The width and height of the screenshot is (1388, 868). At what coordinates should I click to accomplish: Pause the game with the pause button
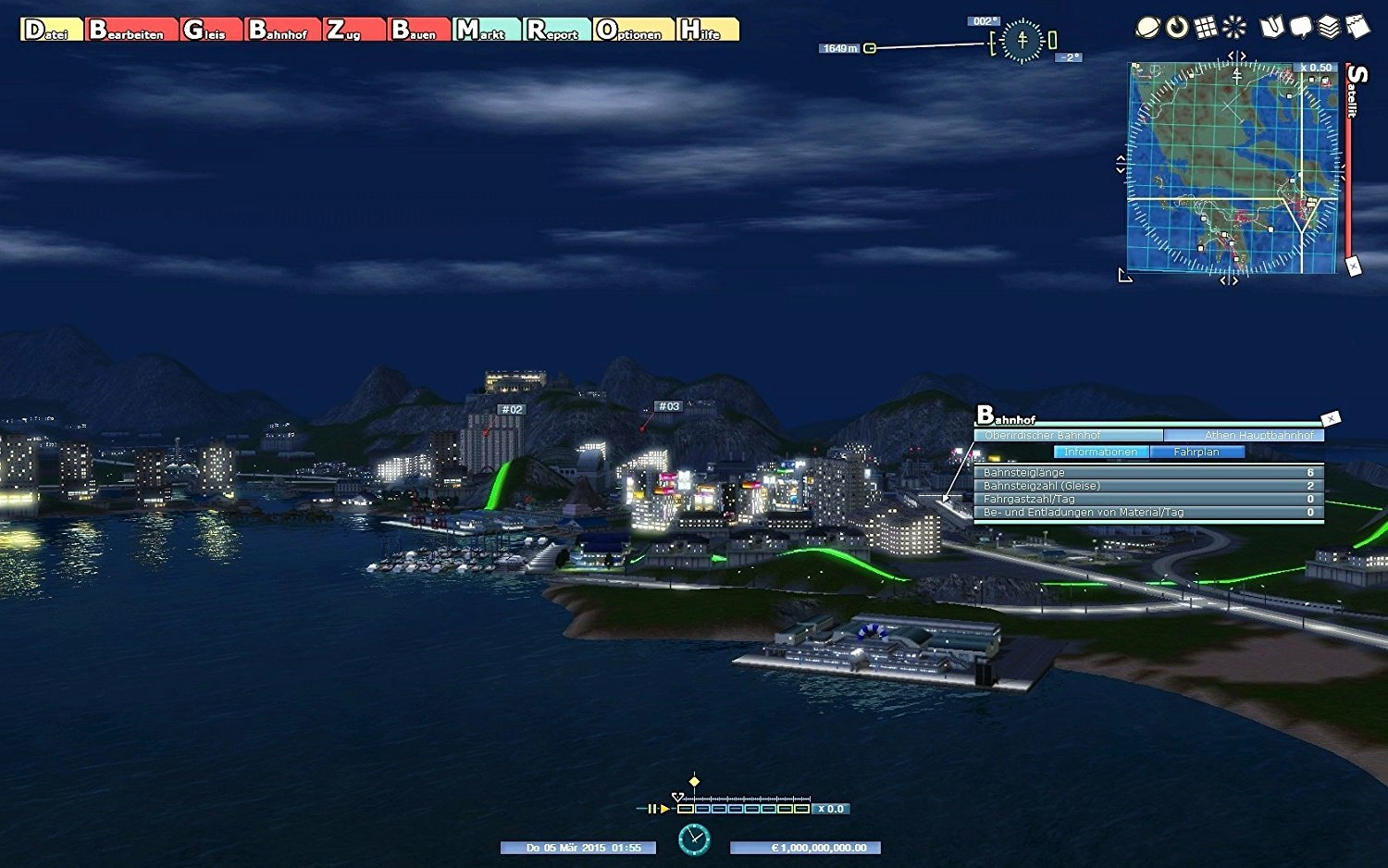pyautogui.click(x=652, y=809)
